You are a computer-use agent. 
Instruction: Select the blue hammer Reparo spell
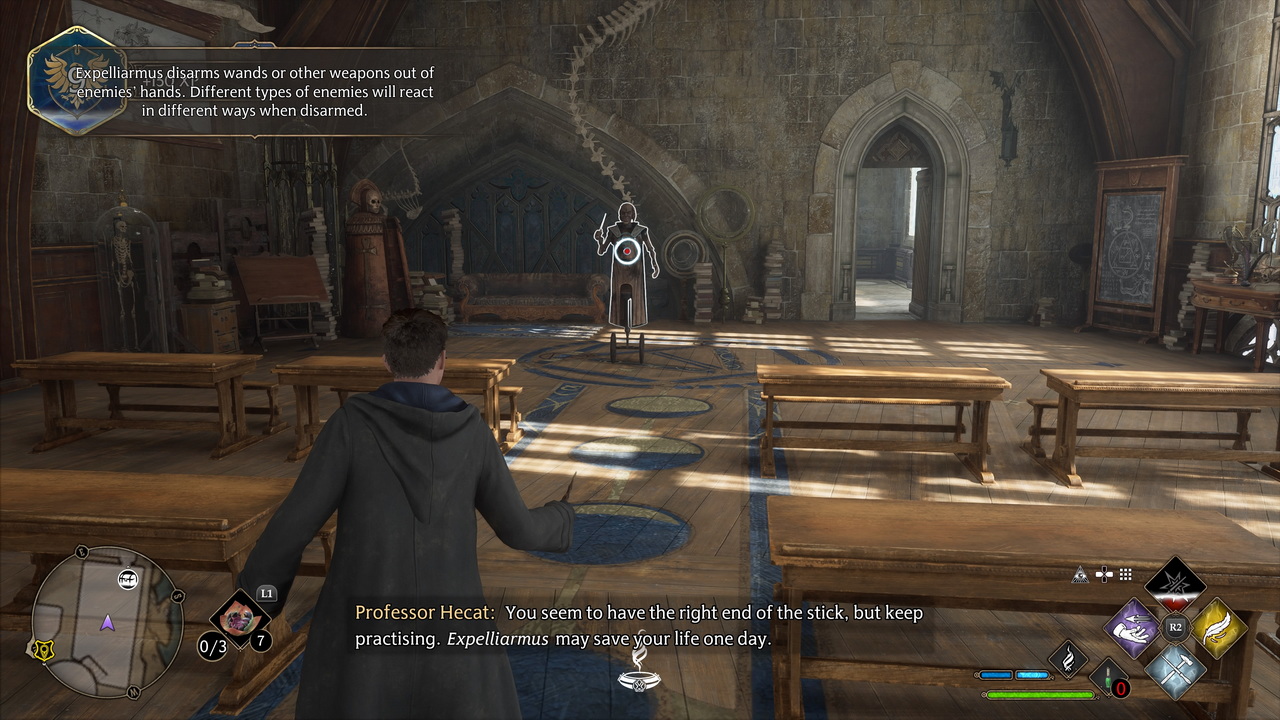pyautogui.click(x=1175, y=670)
